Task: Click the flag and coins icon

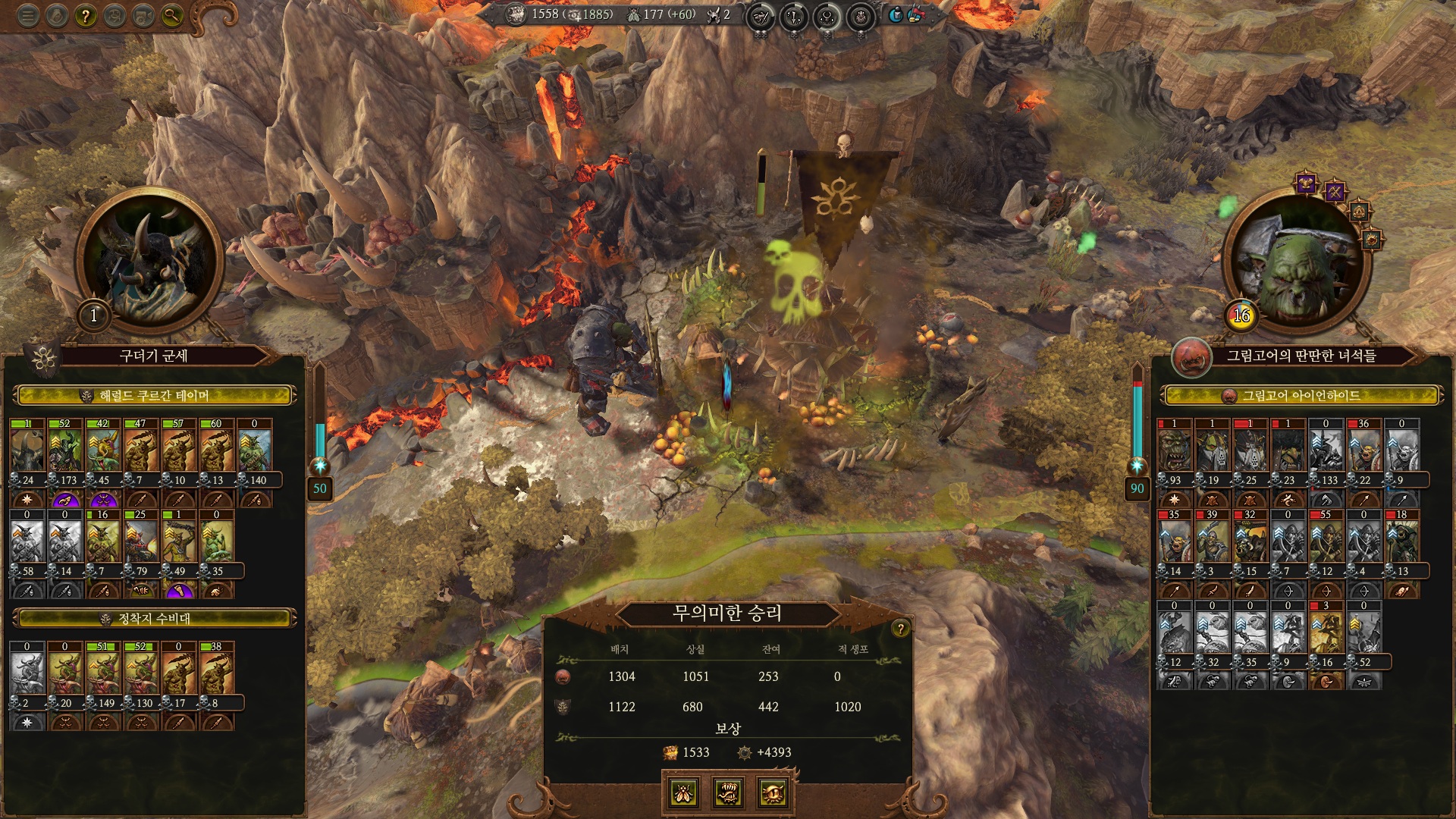Action: [x=915, y=14]
